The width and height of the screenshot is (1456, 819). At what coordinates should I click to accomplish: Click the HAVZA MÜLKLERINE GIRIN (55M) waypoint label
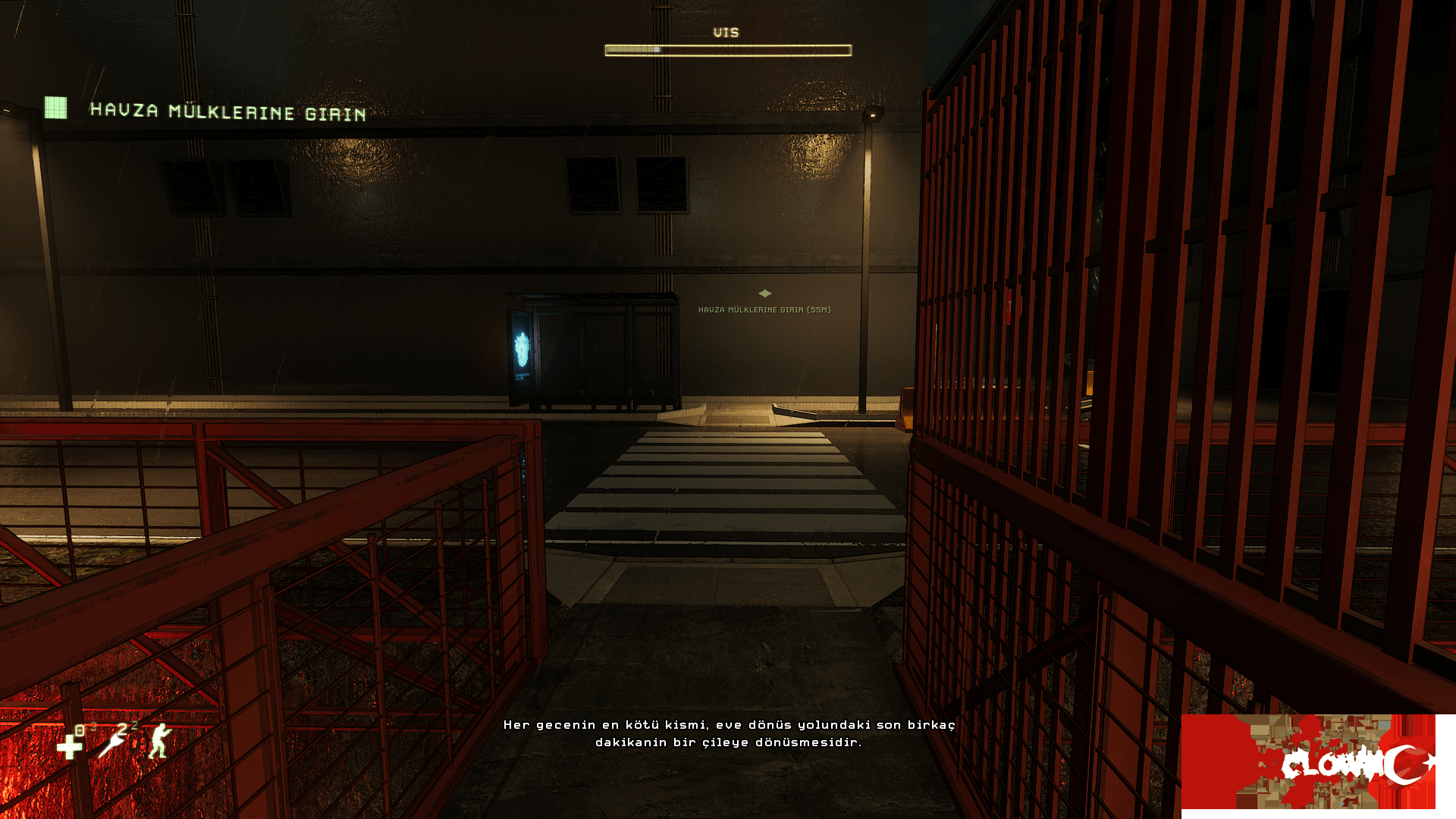[764, 309]
